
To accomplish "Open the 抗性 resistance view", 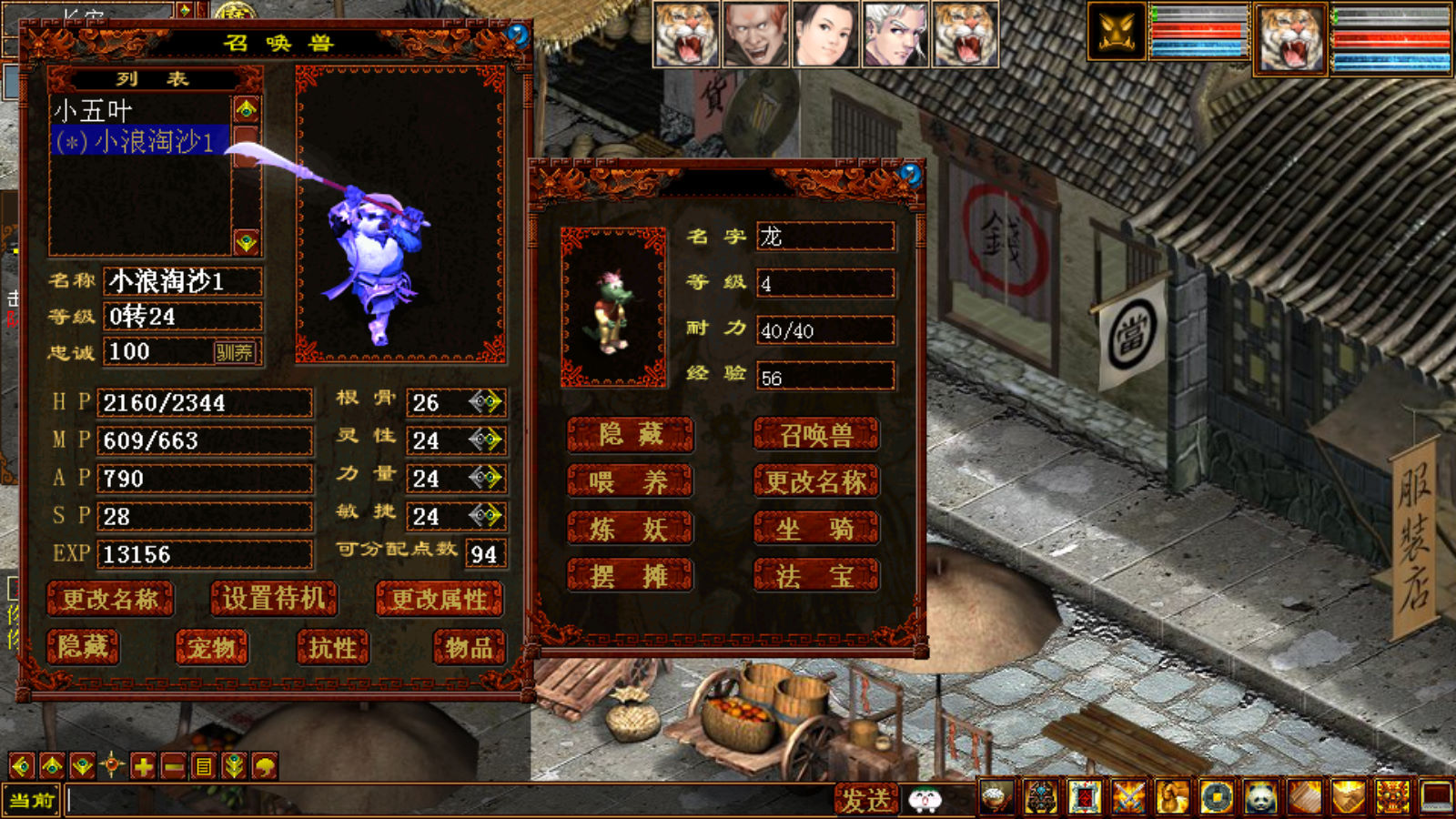I will pyautogui.click(x=332, y=647).
